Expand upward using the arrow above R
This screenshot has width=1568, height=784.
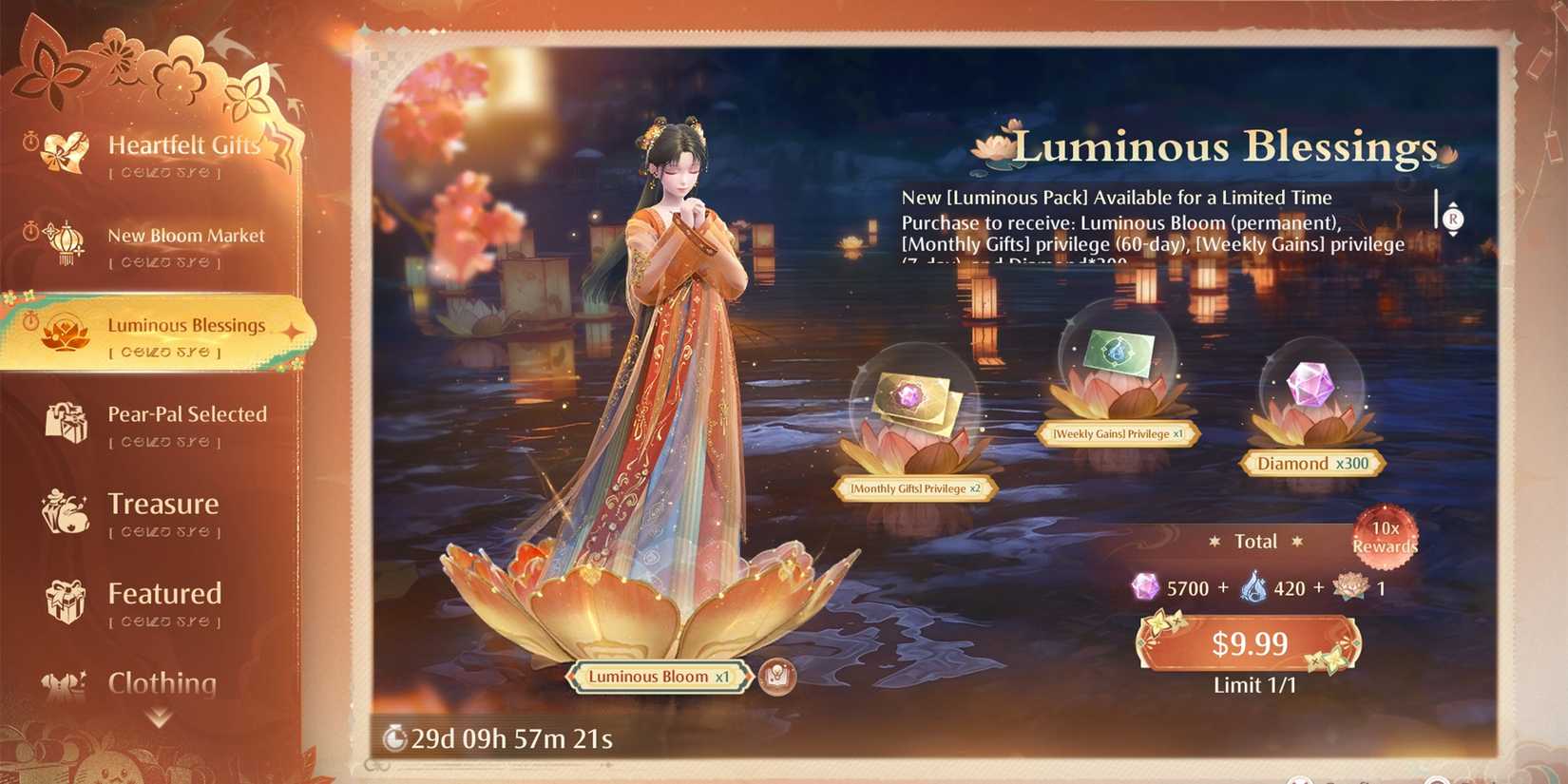click(1452, 203)
